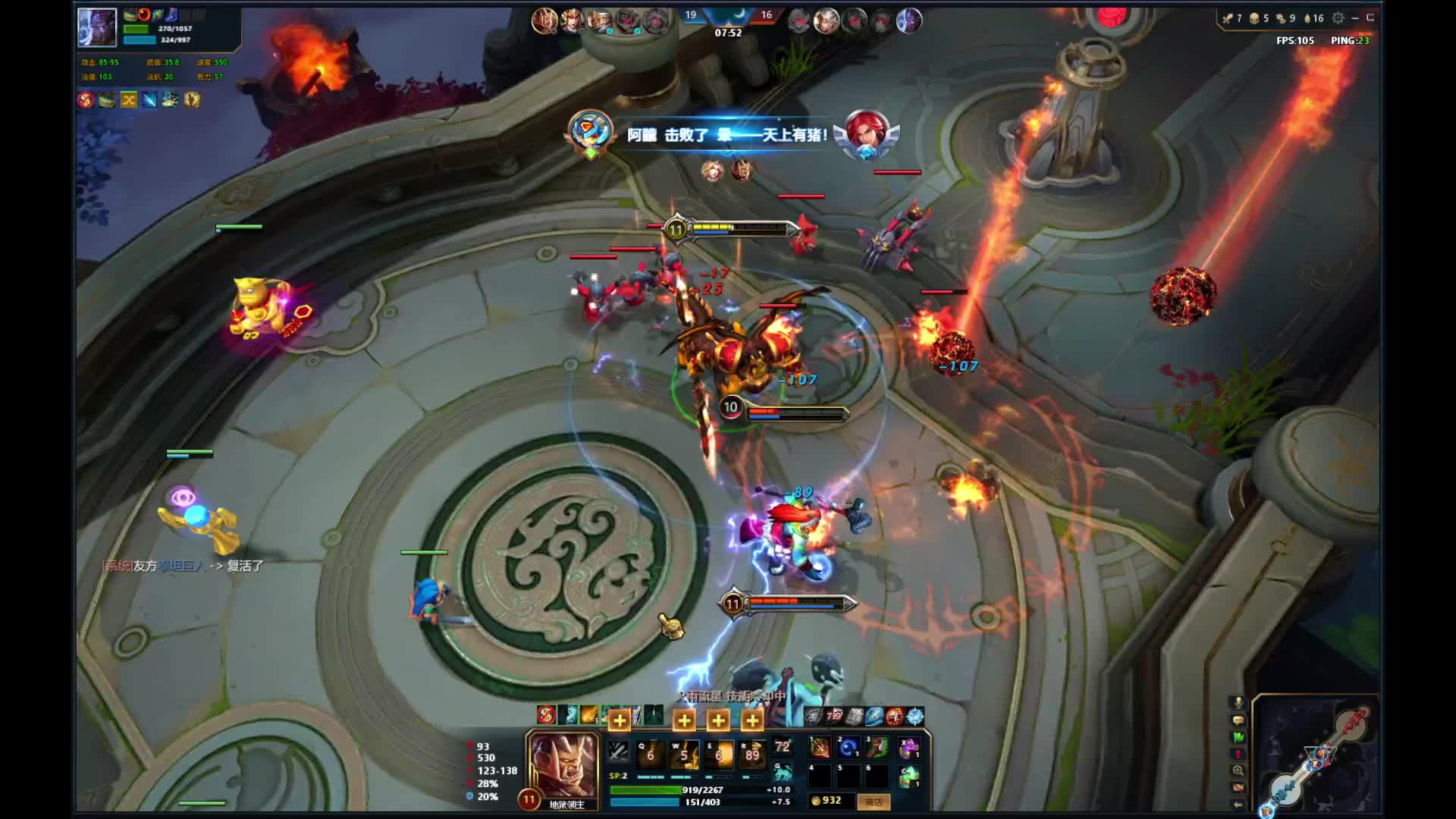
Task: Level up the R skill with plus button
Action: (752, 720)
